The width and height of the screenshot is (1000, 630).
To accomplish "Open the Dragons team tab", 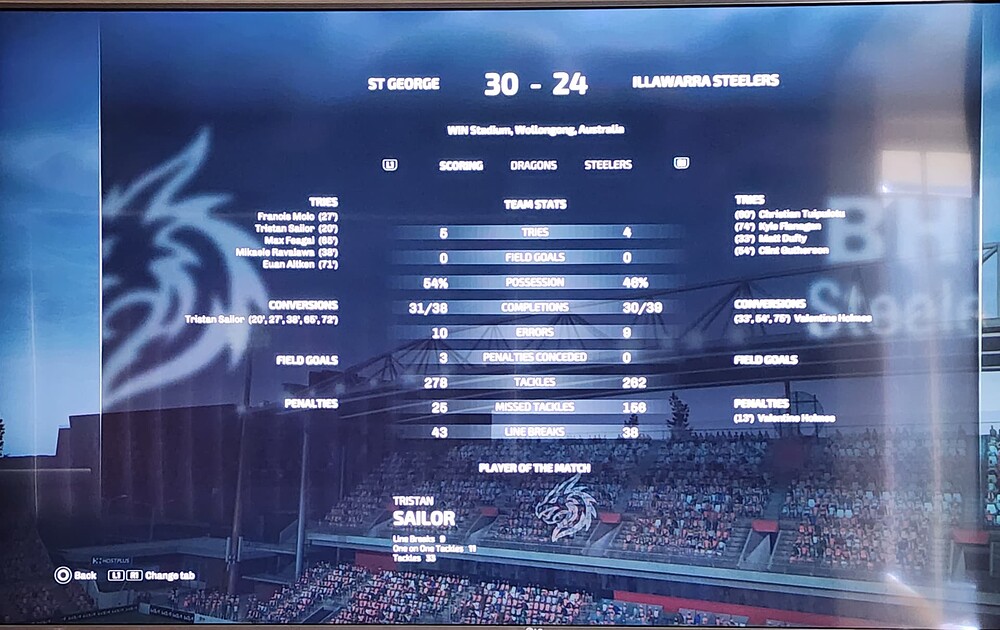I will click(x=533, y=165).
